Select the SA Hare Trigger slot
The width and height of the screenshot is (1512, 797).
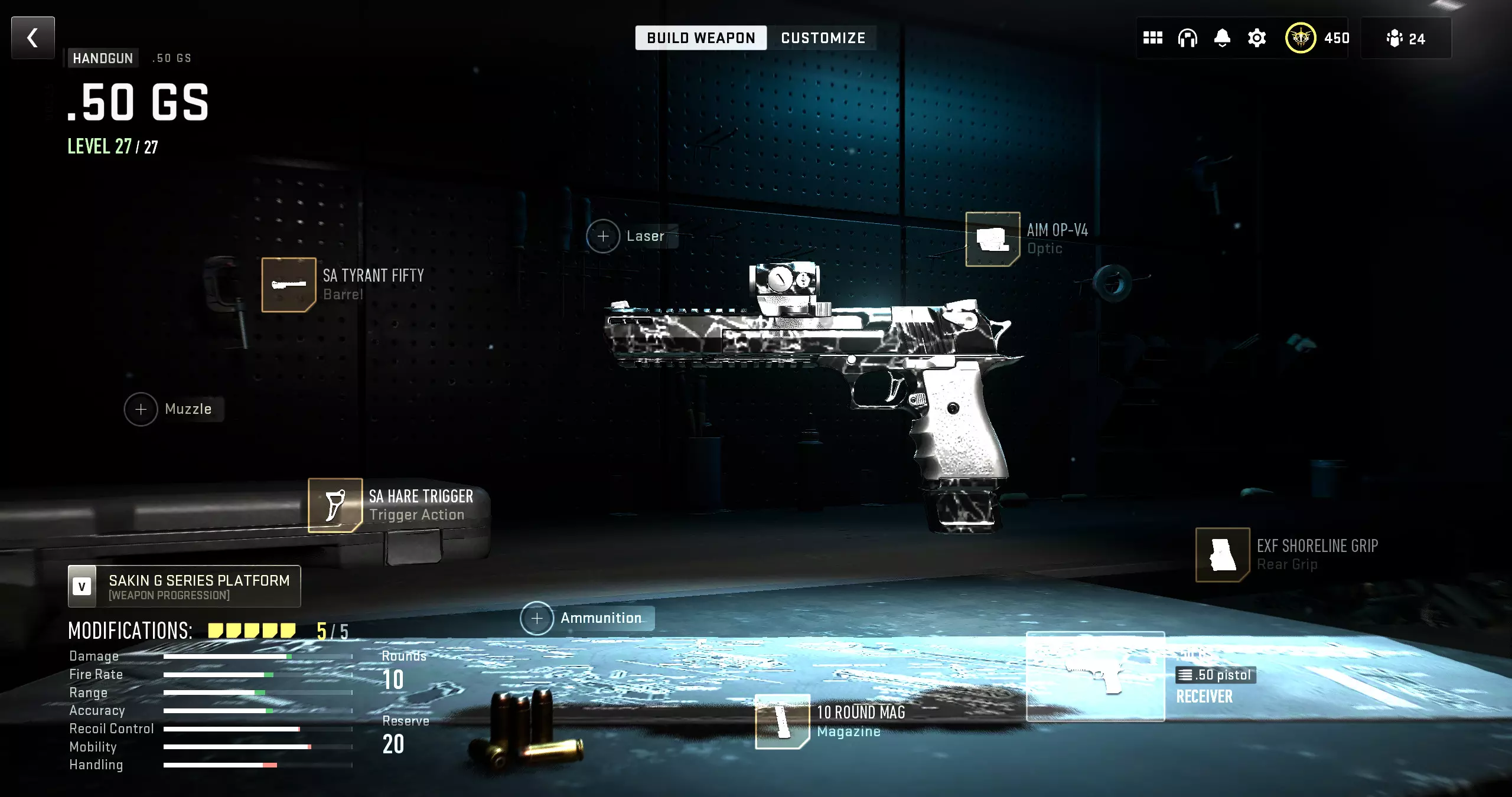coord(335,505)
